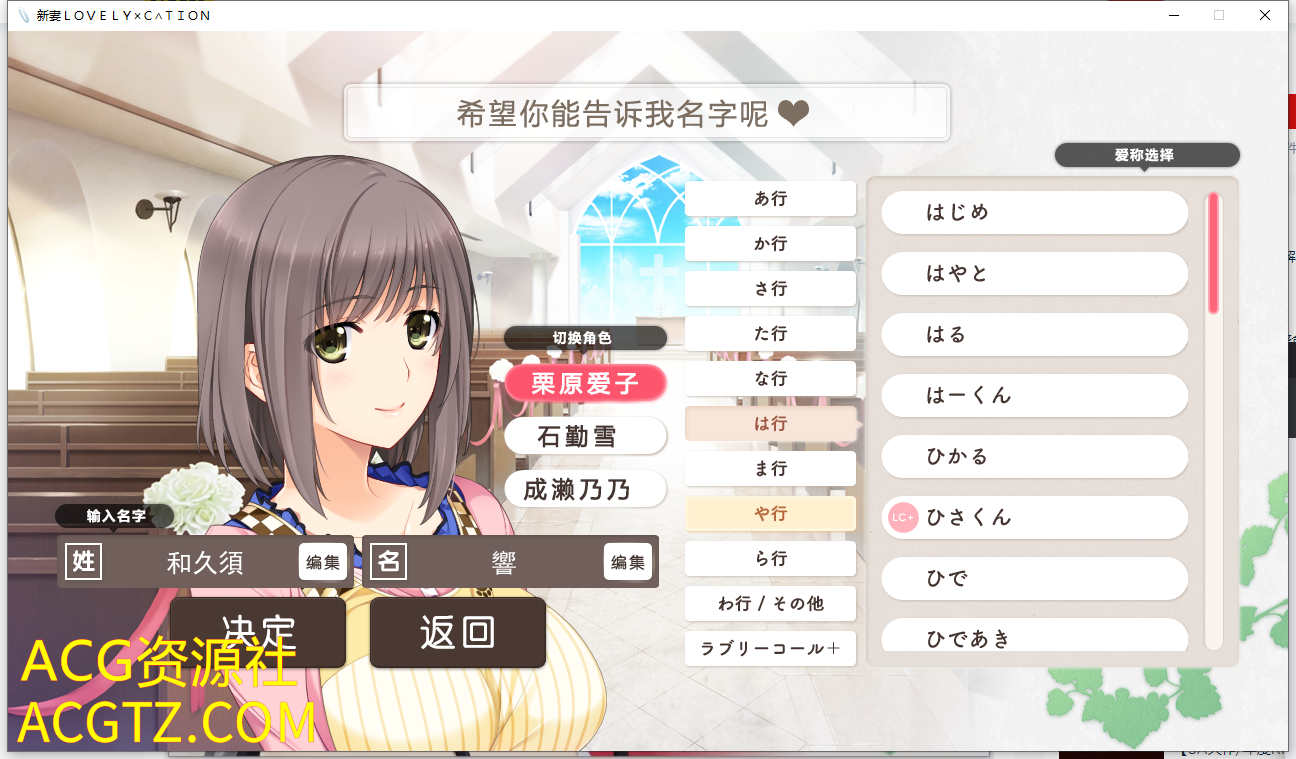Open the か行 kana row
The height and width of the screenshot is (759, 1296).
click(770, 243)
